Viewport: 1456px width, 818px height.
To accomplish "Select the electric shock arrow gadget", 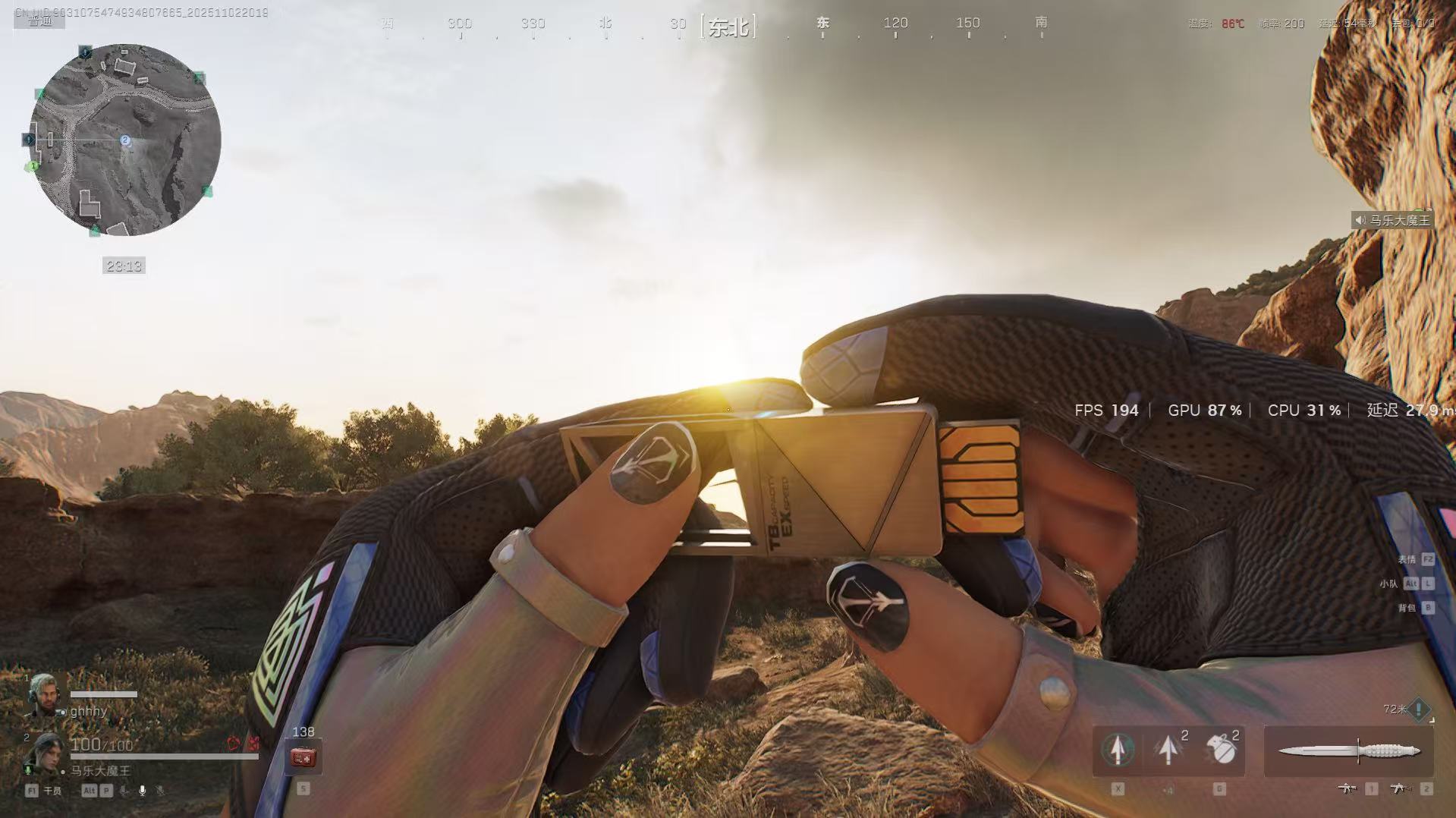I will 1168,750.
